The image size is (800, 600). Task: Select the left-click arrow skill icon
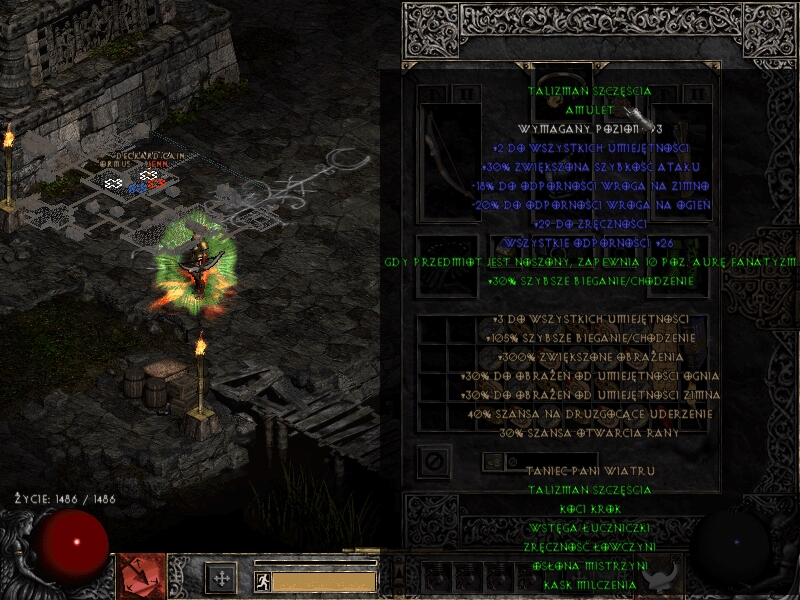[140, 577]
